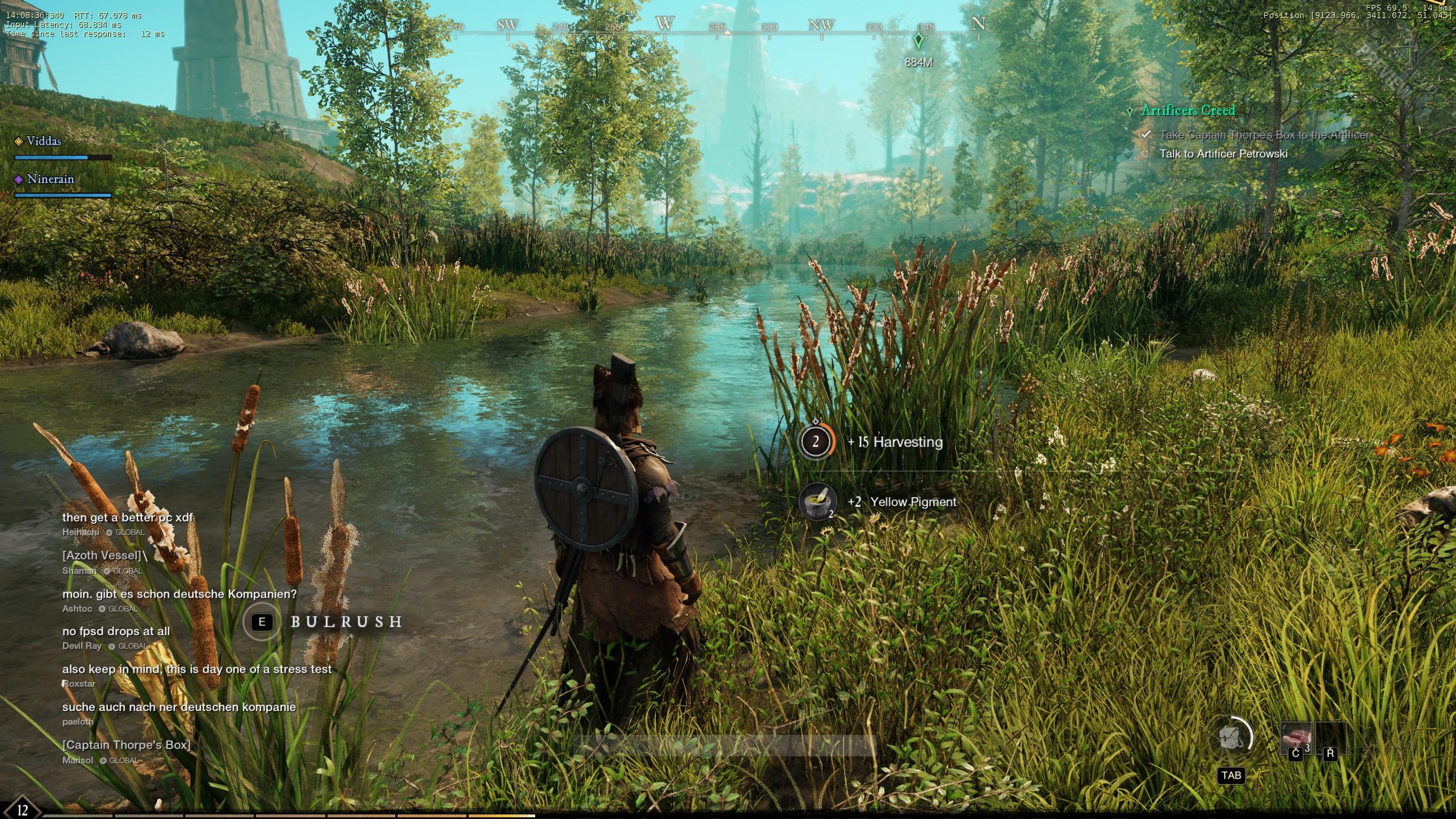Click player name Heihachi in chat
The height and width of the screenshot is (819, 1456).
point(80,532)
